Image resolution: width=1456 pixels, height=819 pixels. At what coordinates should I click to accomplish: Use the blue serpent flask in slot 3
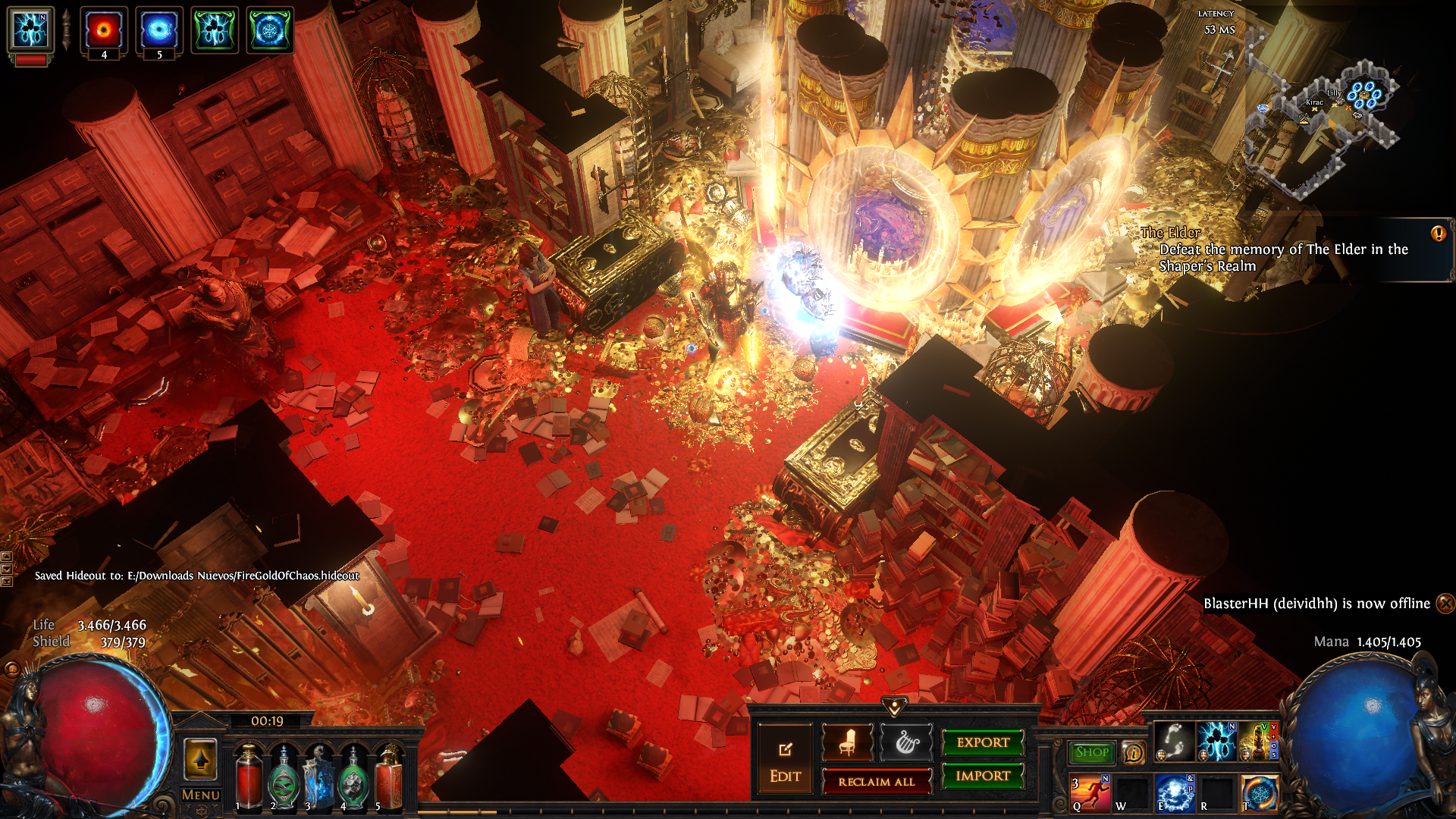pos(318,777)
